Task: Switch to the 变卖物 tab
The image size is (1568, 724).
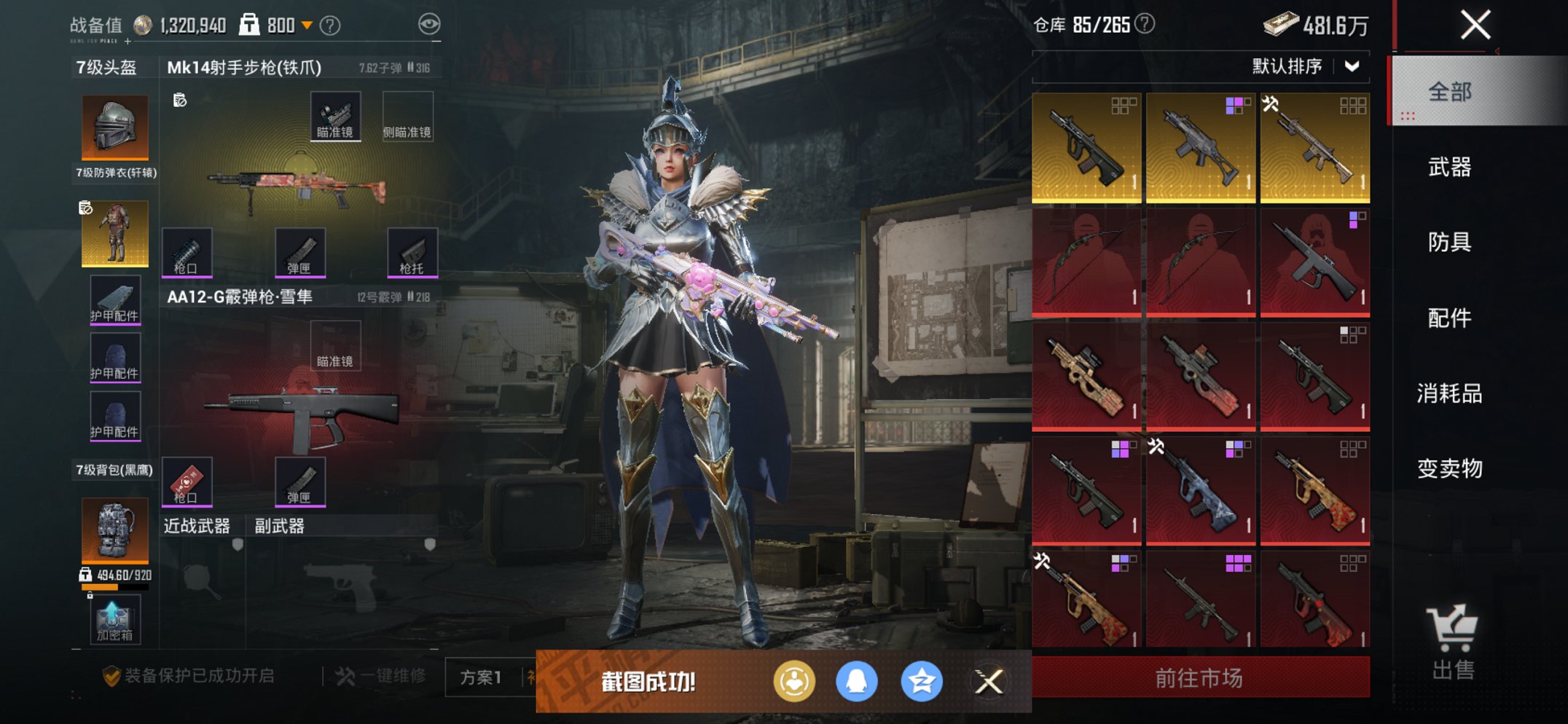Action: tap(1449, 468)
